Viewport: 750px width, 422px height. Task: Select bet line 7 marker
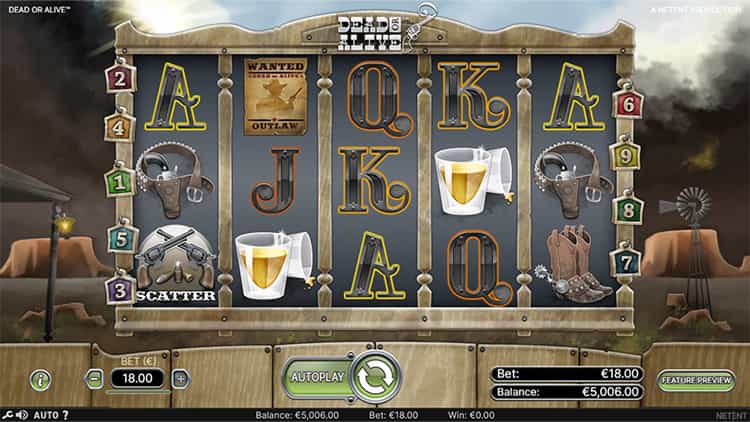[628, 263]
